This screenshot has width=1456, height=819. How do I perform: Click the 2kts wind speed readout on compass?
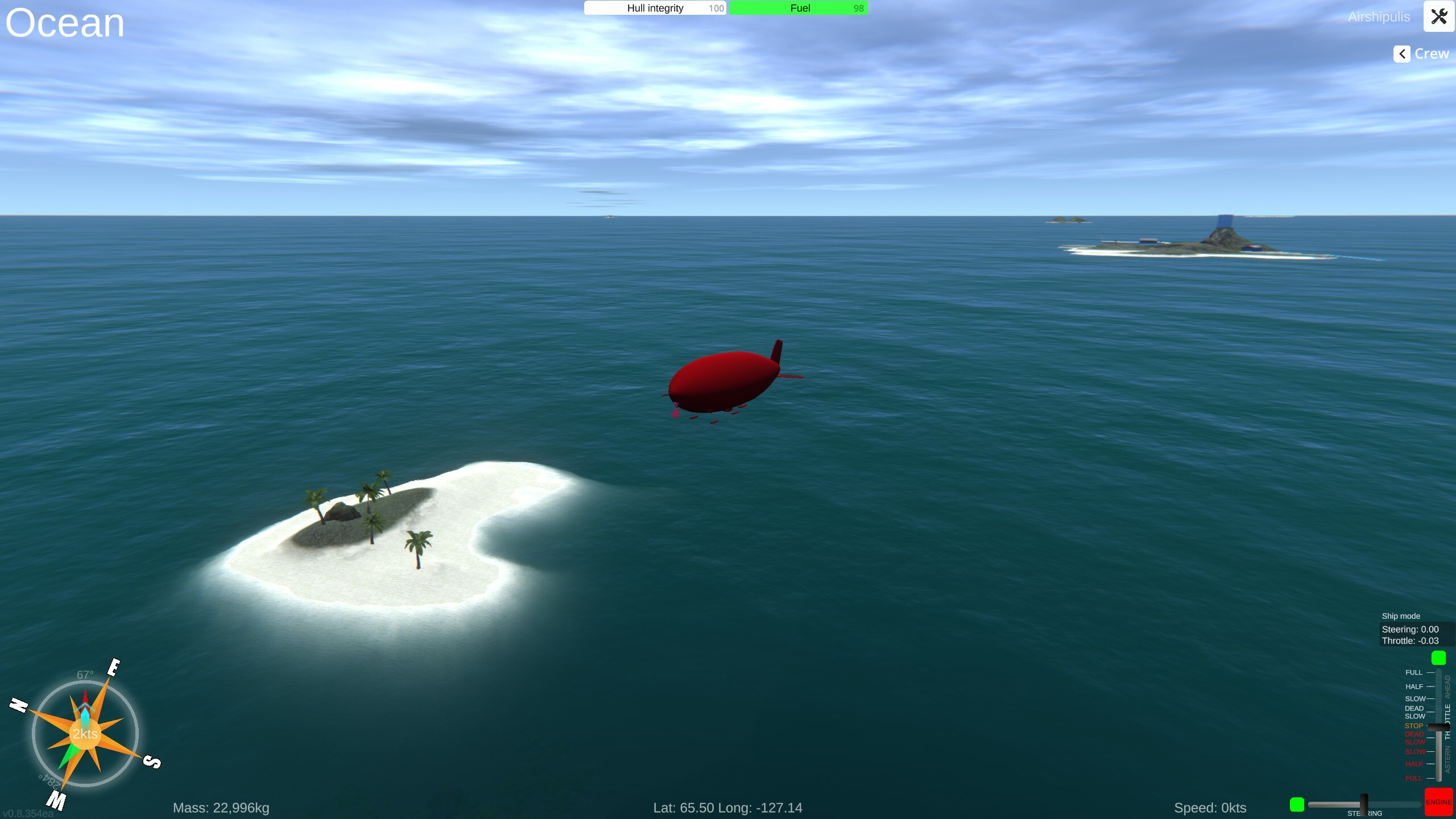pyautogui.click(x=84, y=734)
